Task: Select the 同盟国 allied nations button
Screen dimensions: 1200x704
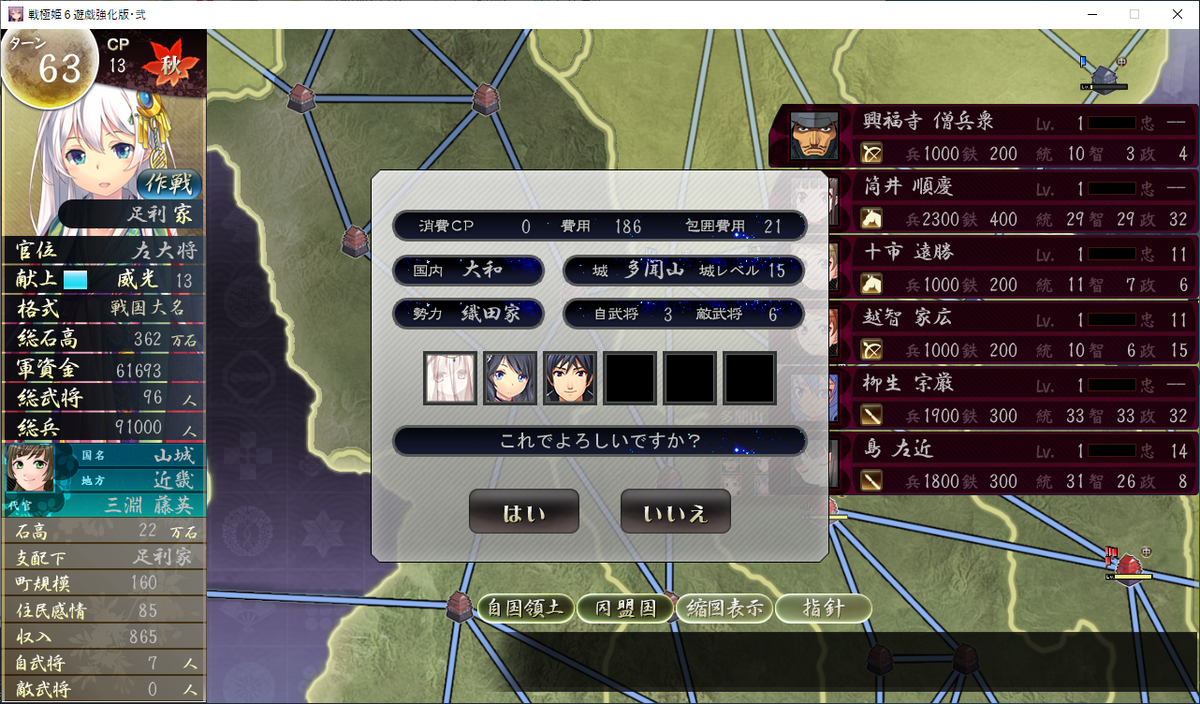Action: click(626, 608)
